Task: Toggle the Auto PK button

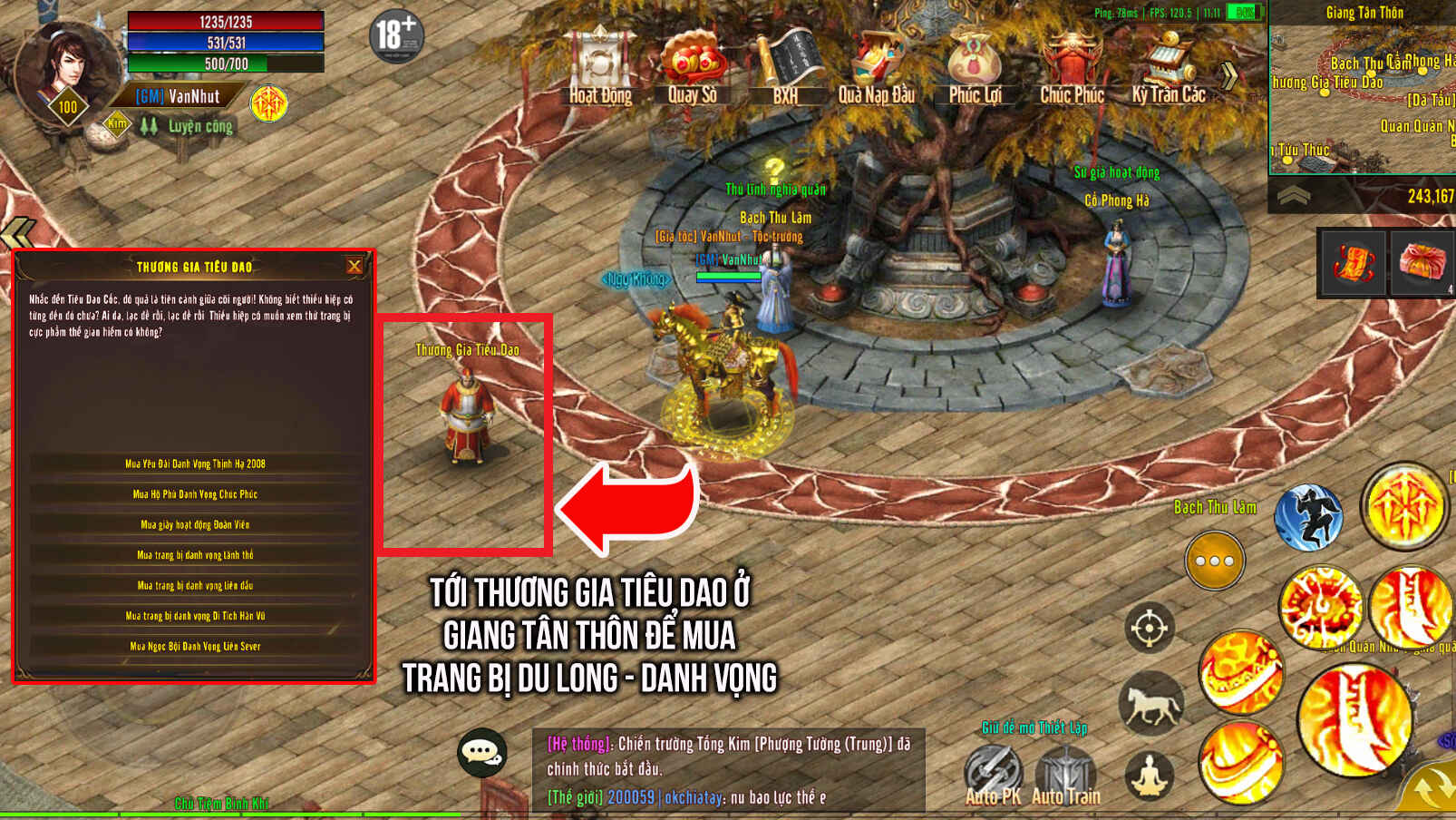Action: (x=993, y=776)
